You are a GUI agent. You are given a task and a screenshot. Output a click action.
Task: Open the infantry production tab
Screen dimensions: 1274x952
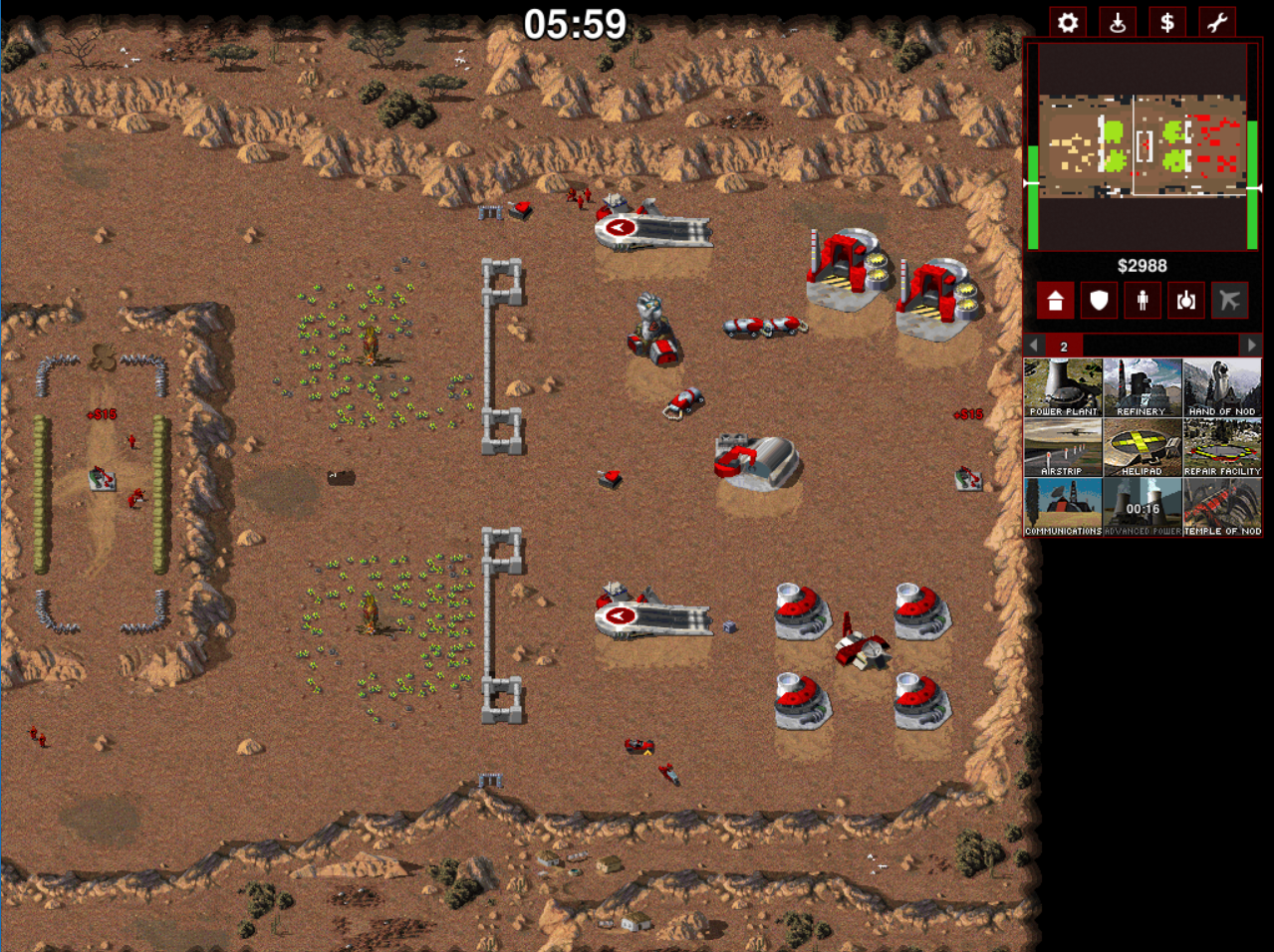coord(1143,301)
